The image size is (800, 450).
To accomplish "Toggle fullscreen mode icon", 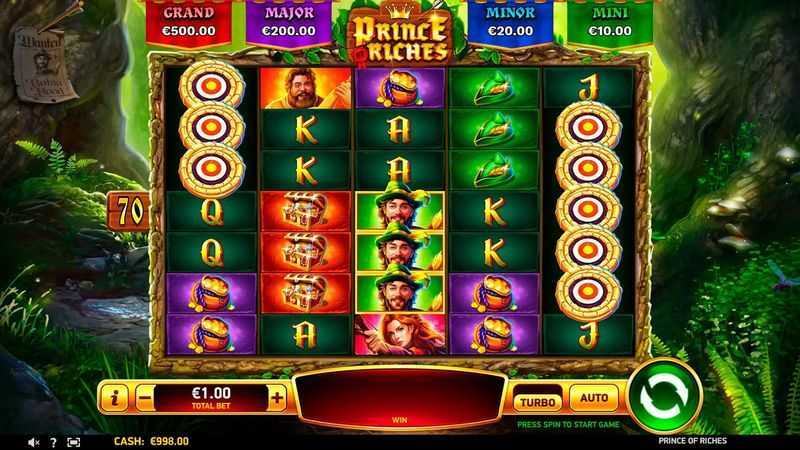I will (74, 441).
